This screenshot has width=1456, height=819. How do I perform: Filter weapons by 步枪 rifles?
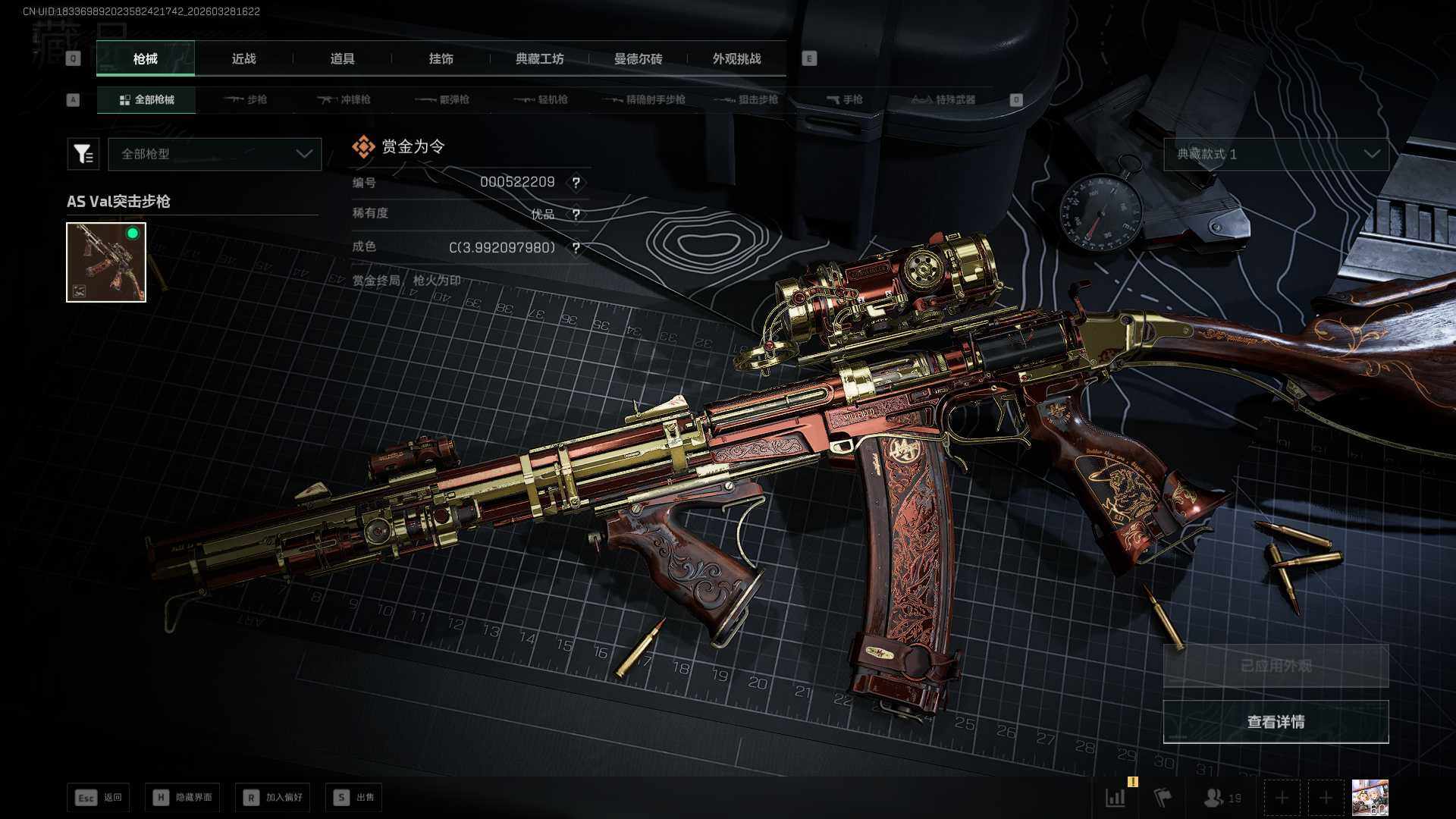(x=246, y=100)
